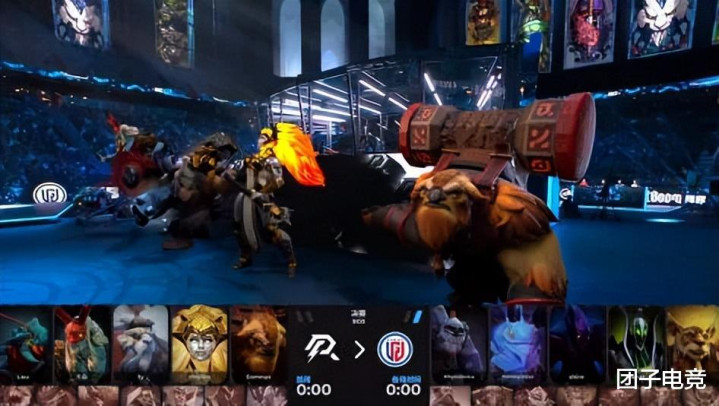
Task: Pick the dark purple shadowy hero portrait
Action: pos(577,345)
